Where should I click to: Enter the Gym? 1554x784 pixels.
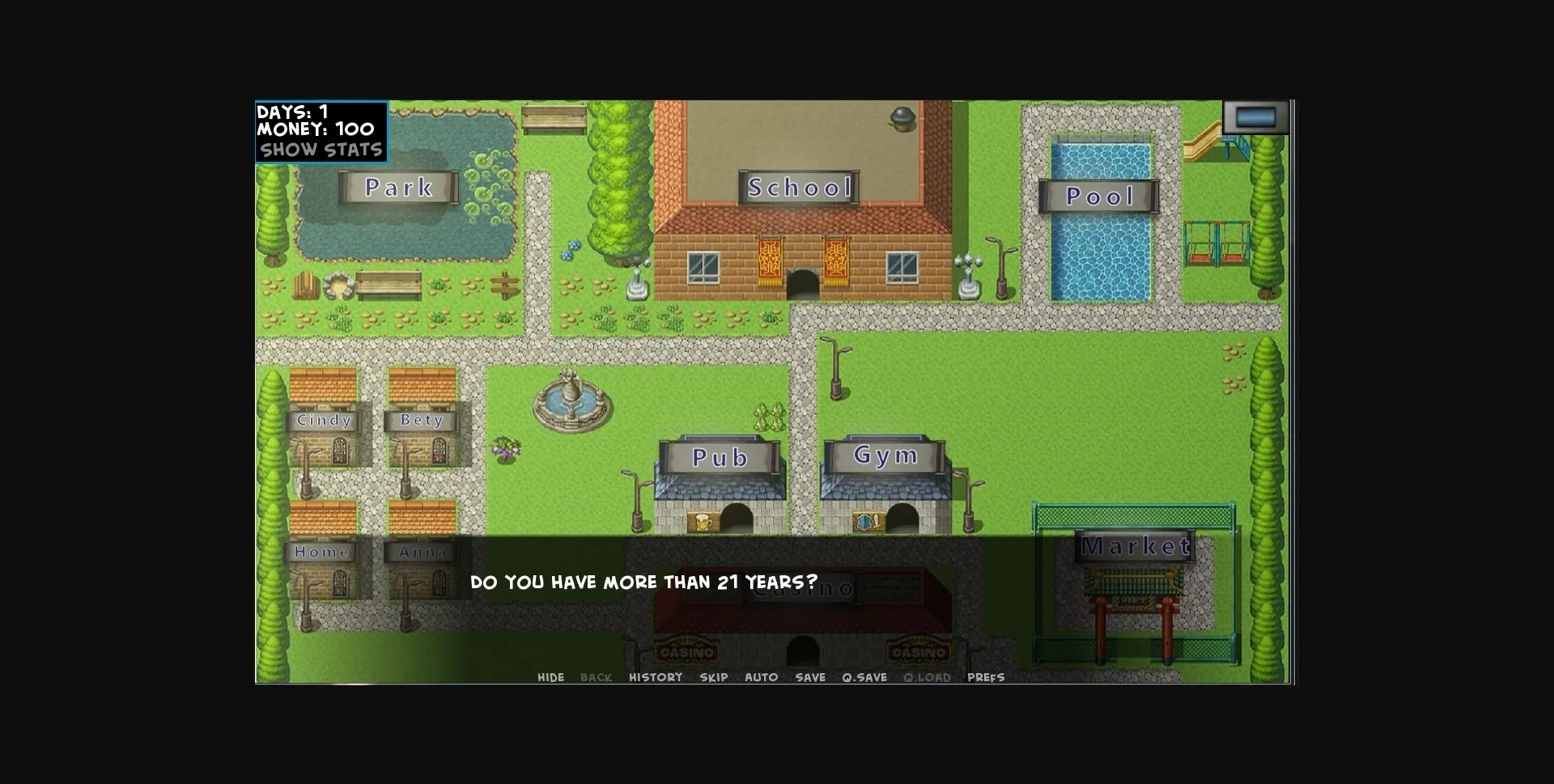click(x=885, y=455)
